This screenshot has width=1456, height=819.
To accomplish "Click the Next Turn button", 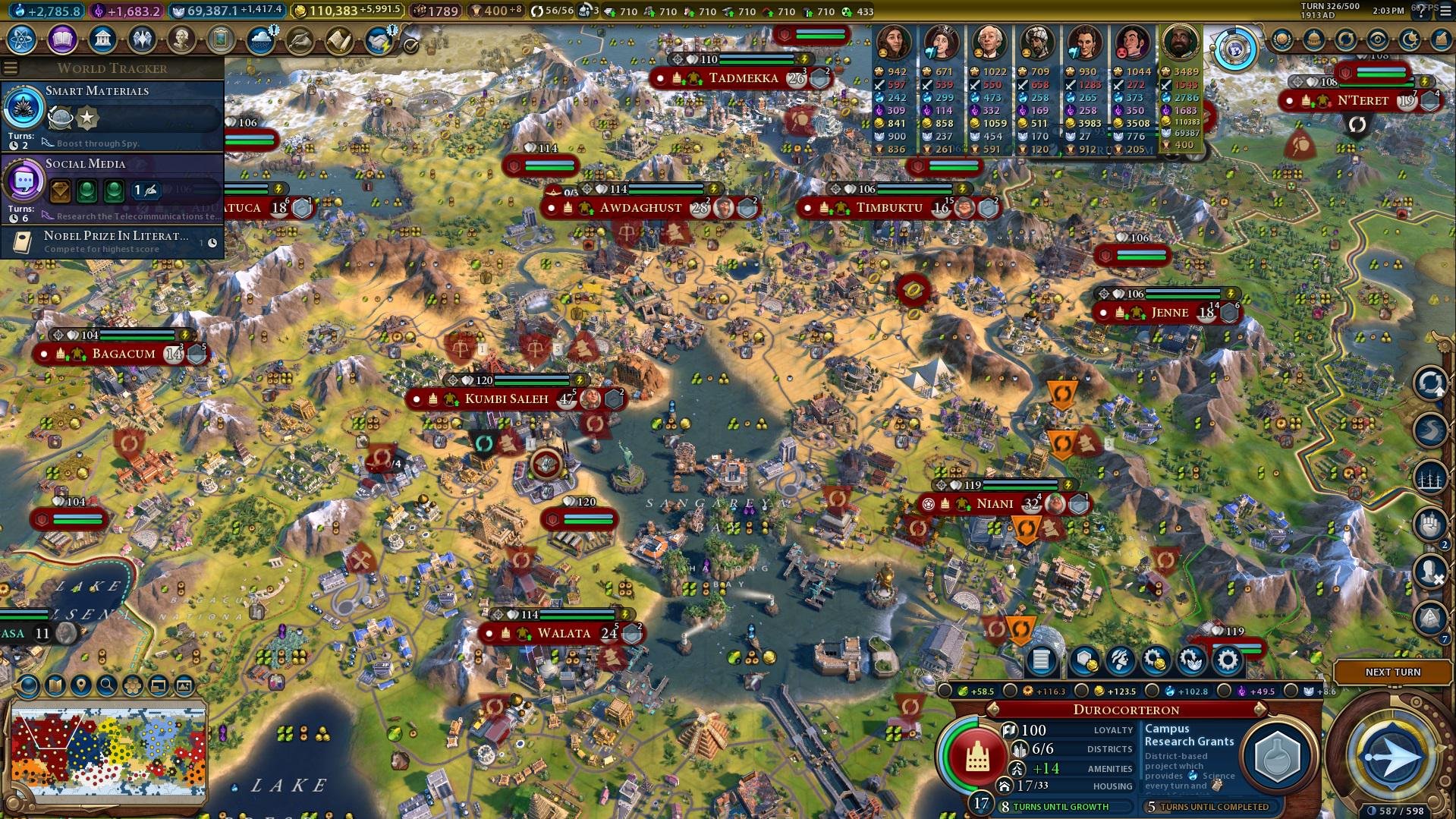I will (x=1392, y=672).
